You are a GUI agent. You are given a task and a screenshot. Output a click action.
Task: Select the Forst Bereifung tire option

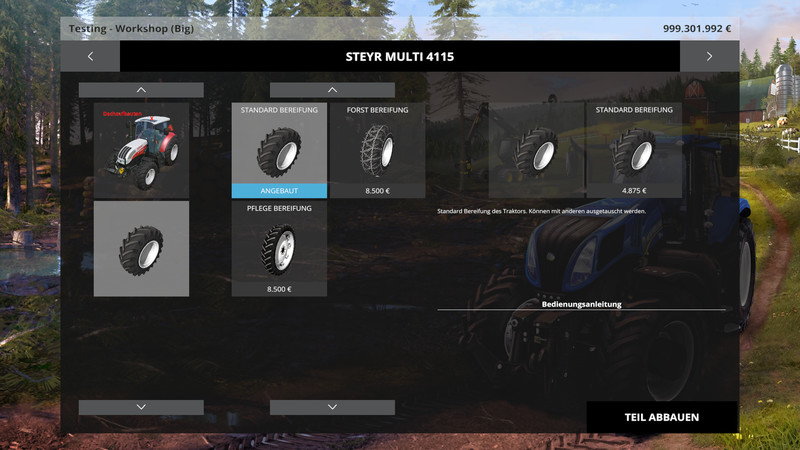[377, 150]
